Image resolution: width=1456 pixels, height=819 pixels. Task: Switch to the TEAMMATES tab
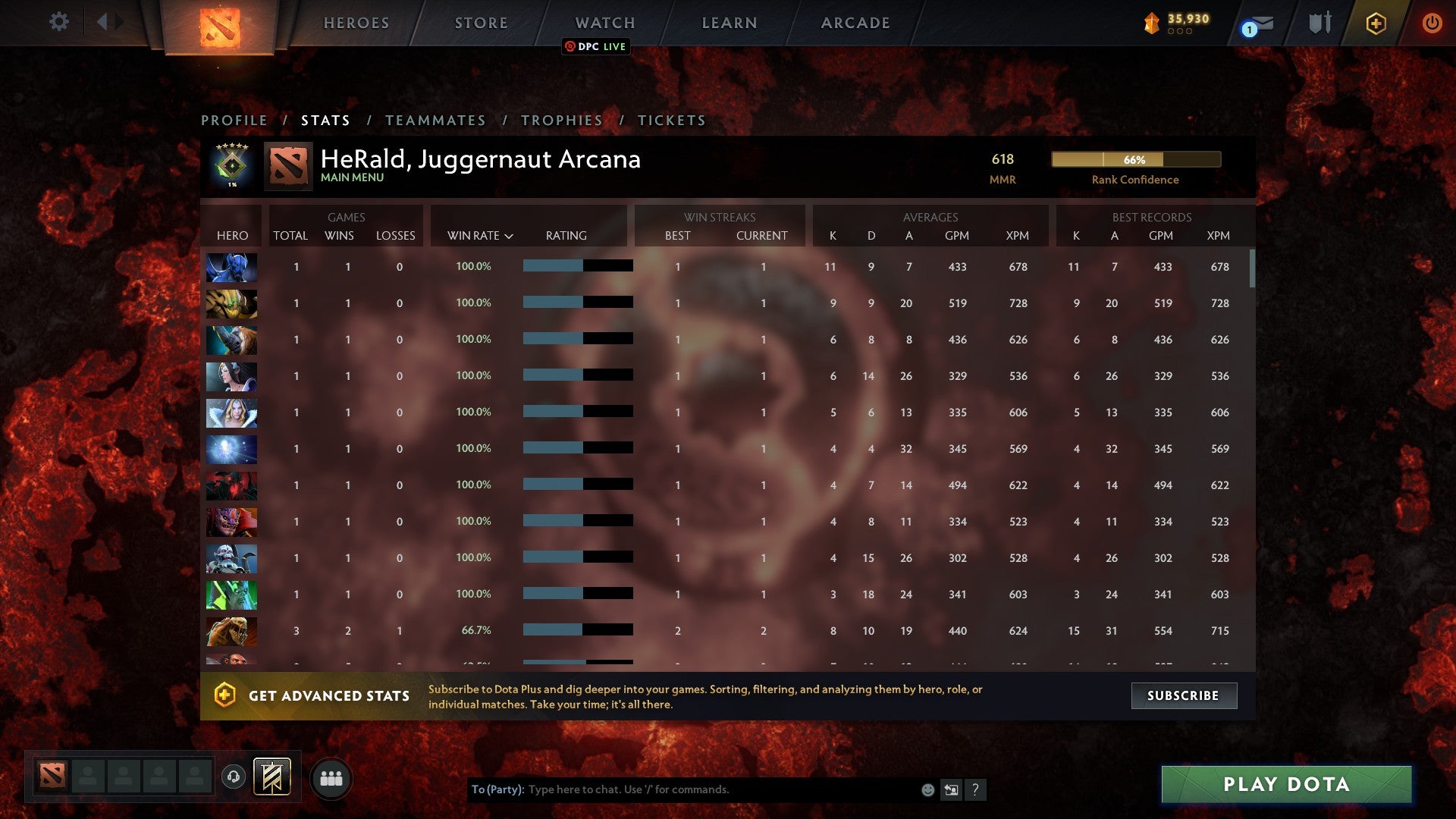pos(435,120)
